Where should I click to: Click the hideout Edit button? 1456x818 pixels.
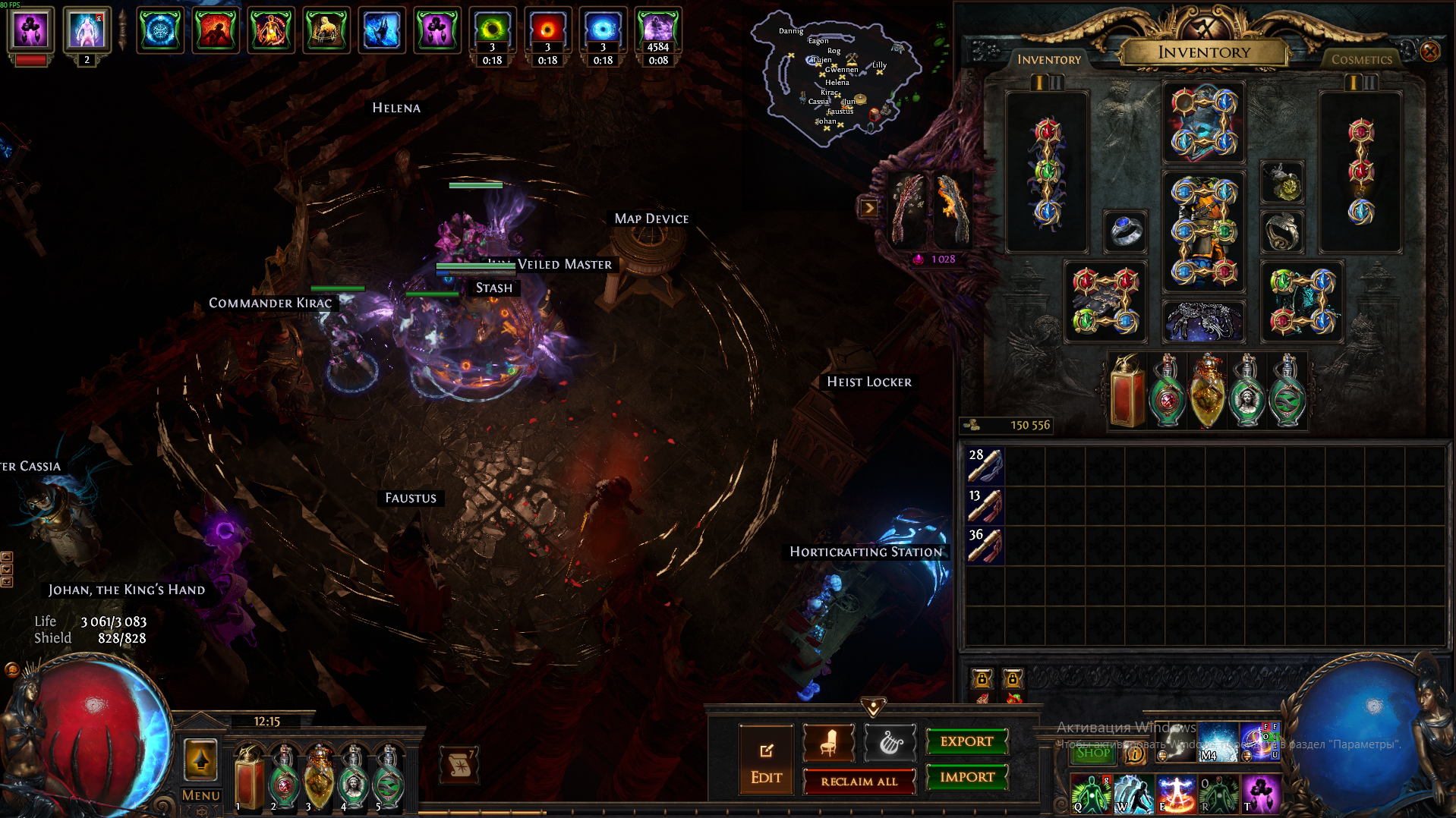click(x=766, y=762)
